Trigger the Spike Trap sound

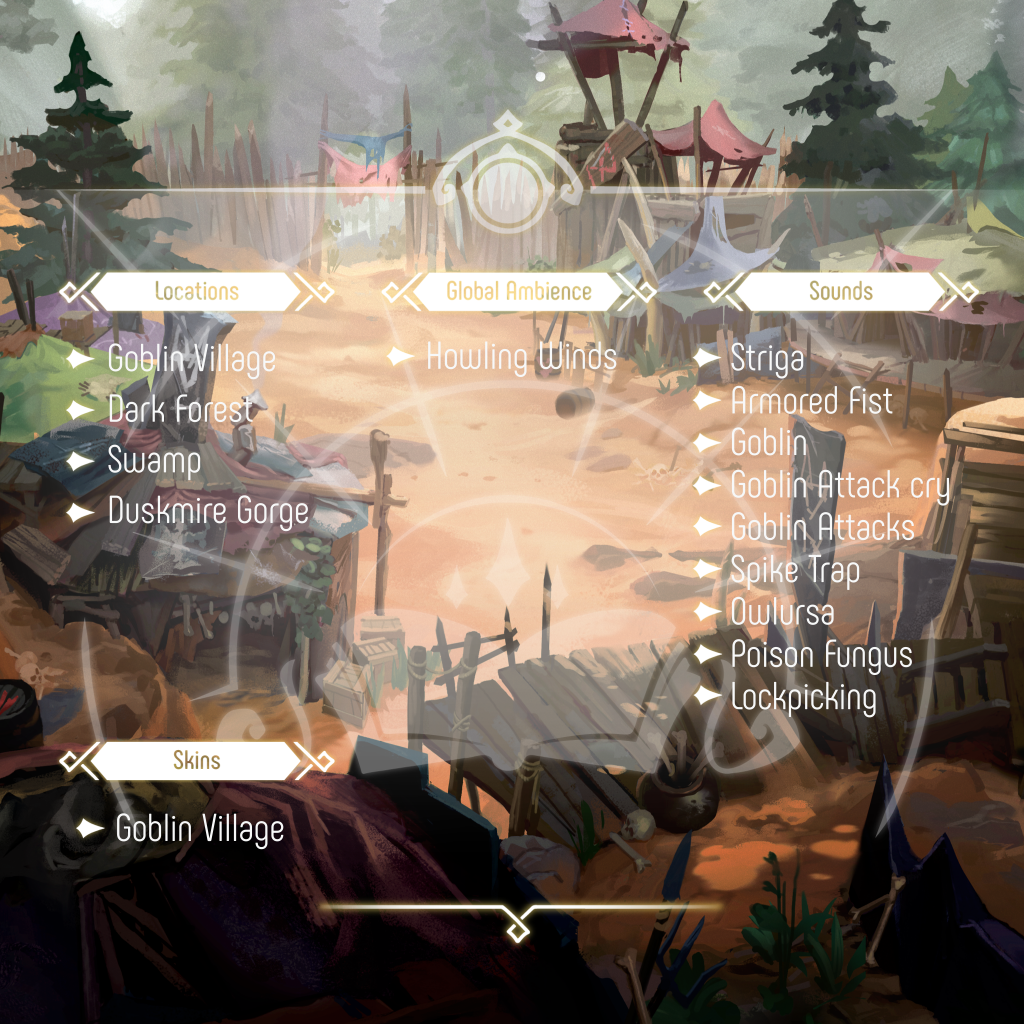(795, 570)
